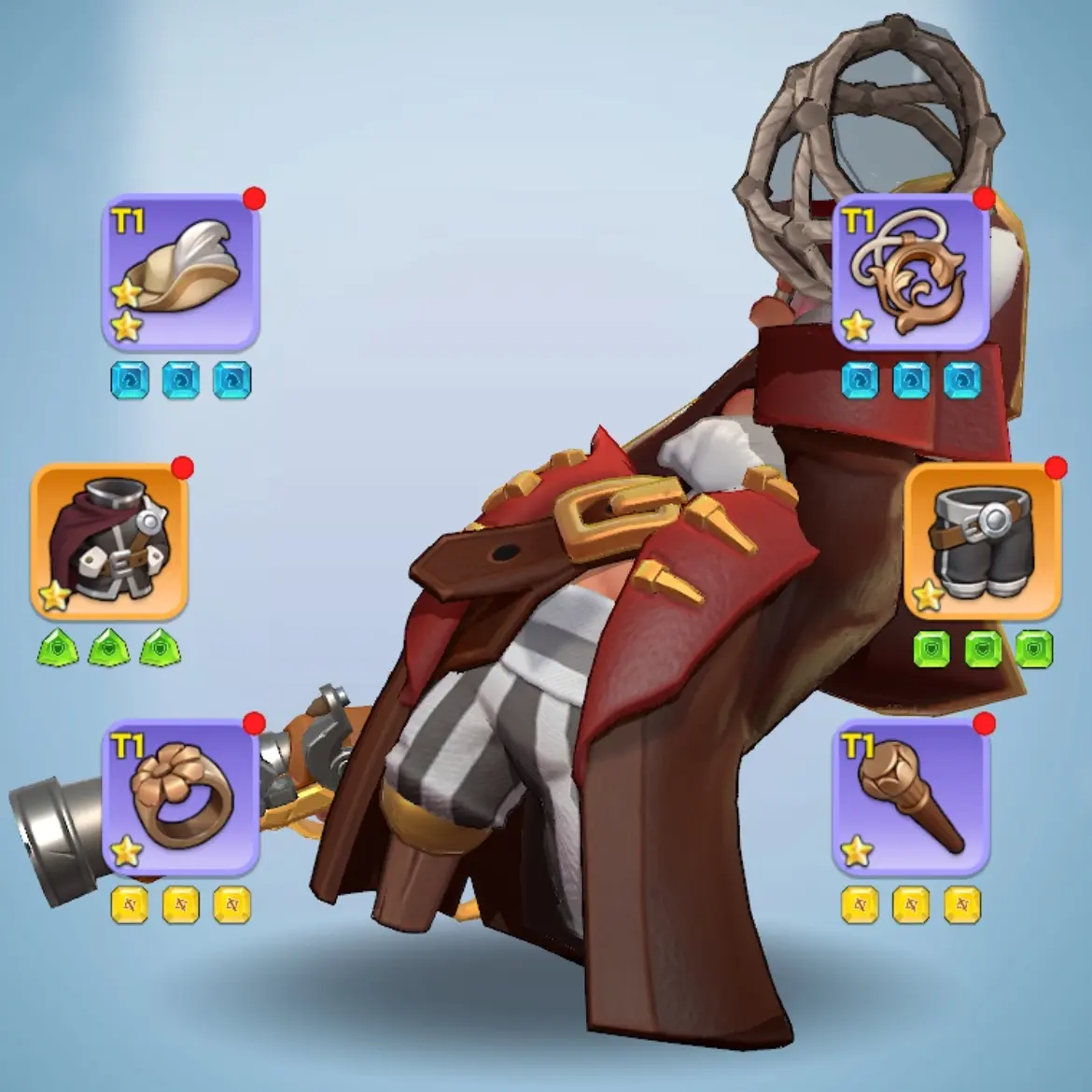Viewport: 1092px width, 1092px height.
Task: Open the dark hooded chest armor slot
Action: [109, 542]
